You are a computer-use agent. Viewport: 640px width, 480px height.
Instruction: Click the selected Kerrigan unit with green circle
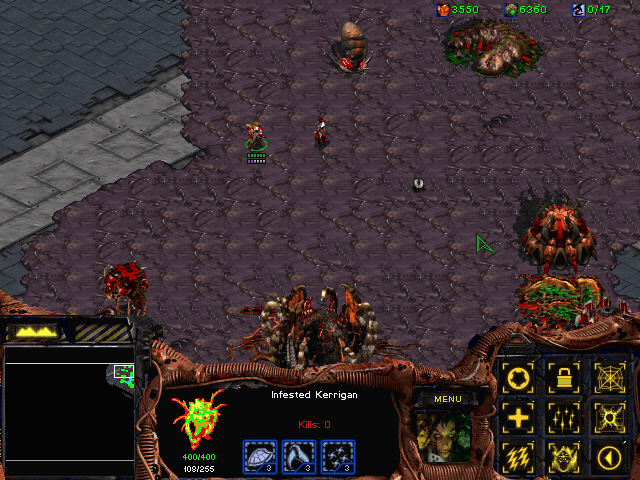(257, 136)
